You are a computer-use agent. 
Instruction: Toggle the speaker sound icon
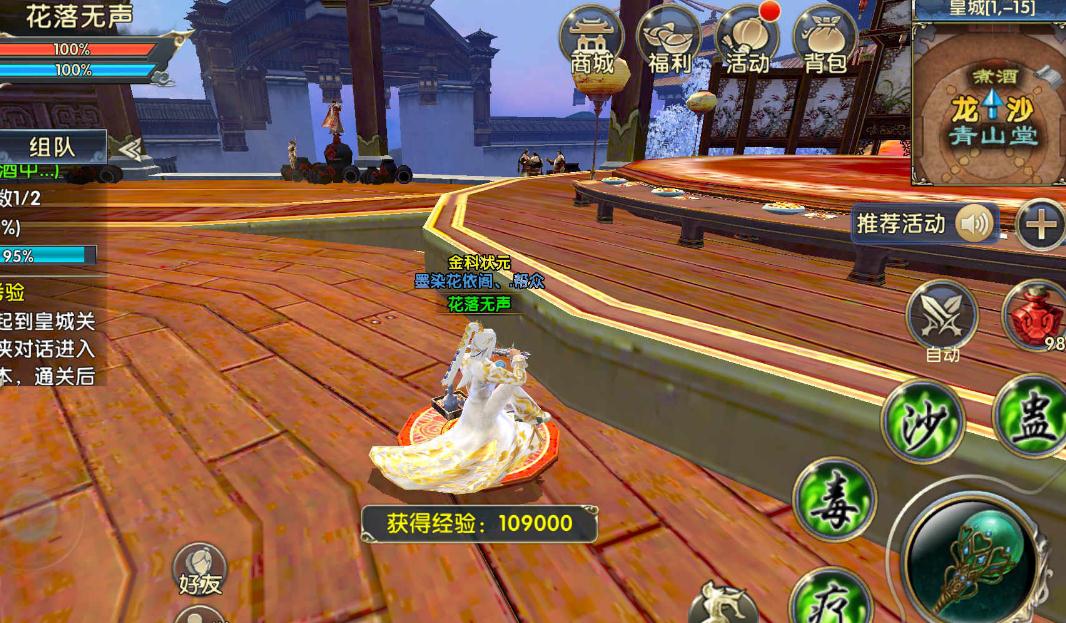coord(975,224)
